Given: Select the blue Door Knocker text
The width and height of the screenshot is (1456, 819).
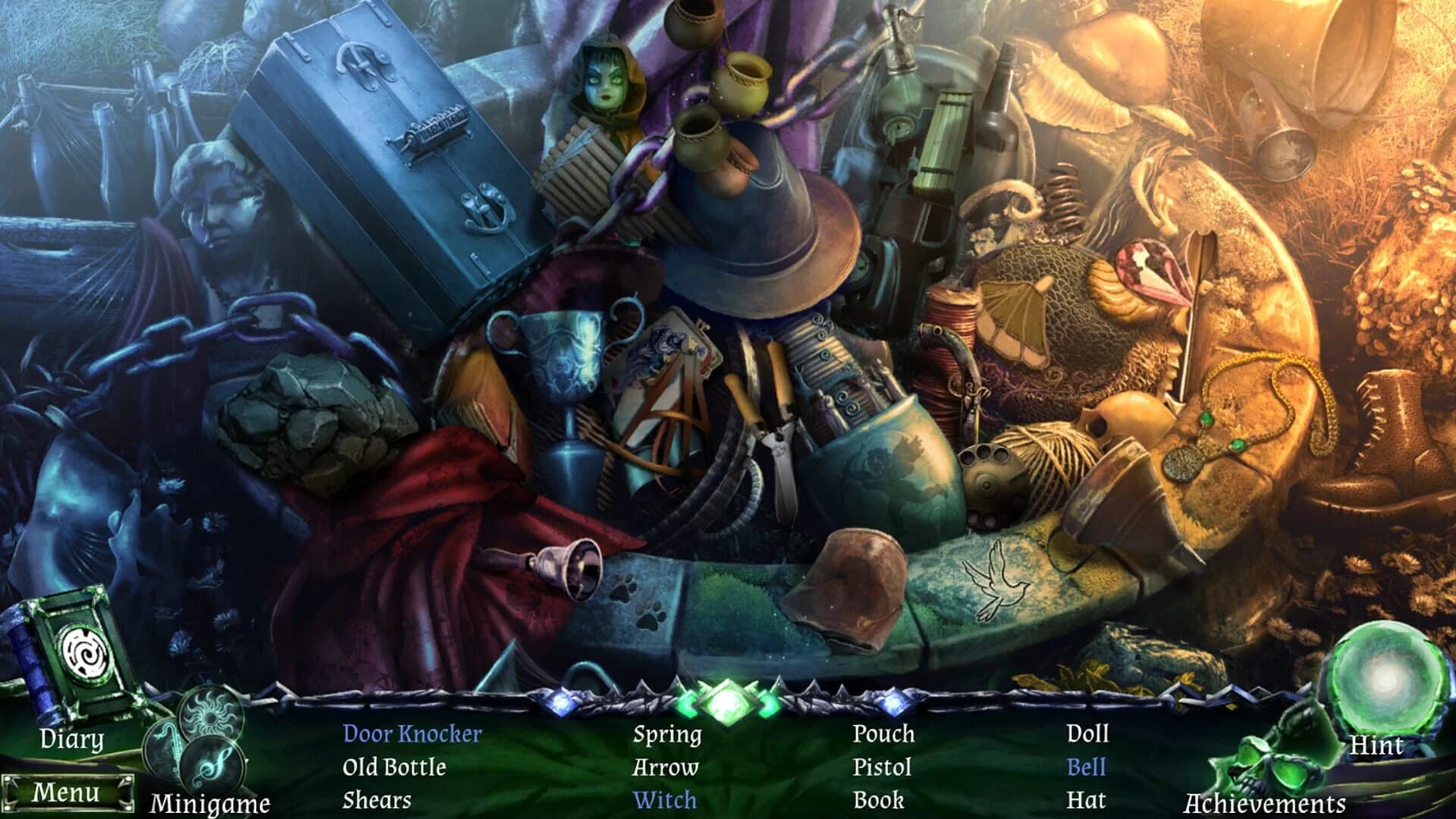Looking at the screenshot, I should 411,734.
